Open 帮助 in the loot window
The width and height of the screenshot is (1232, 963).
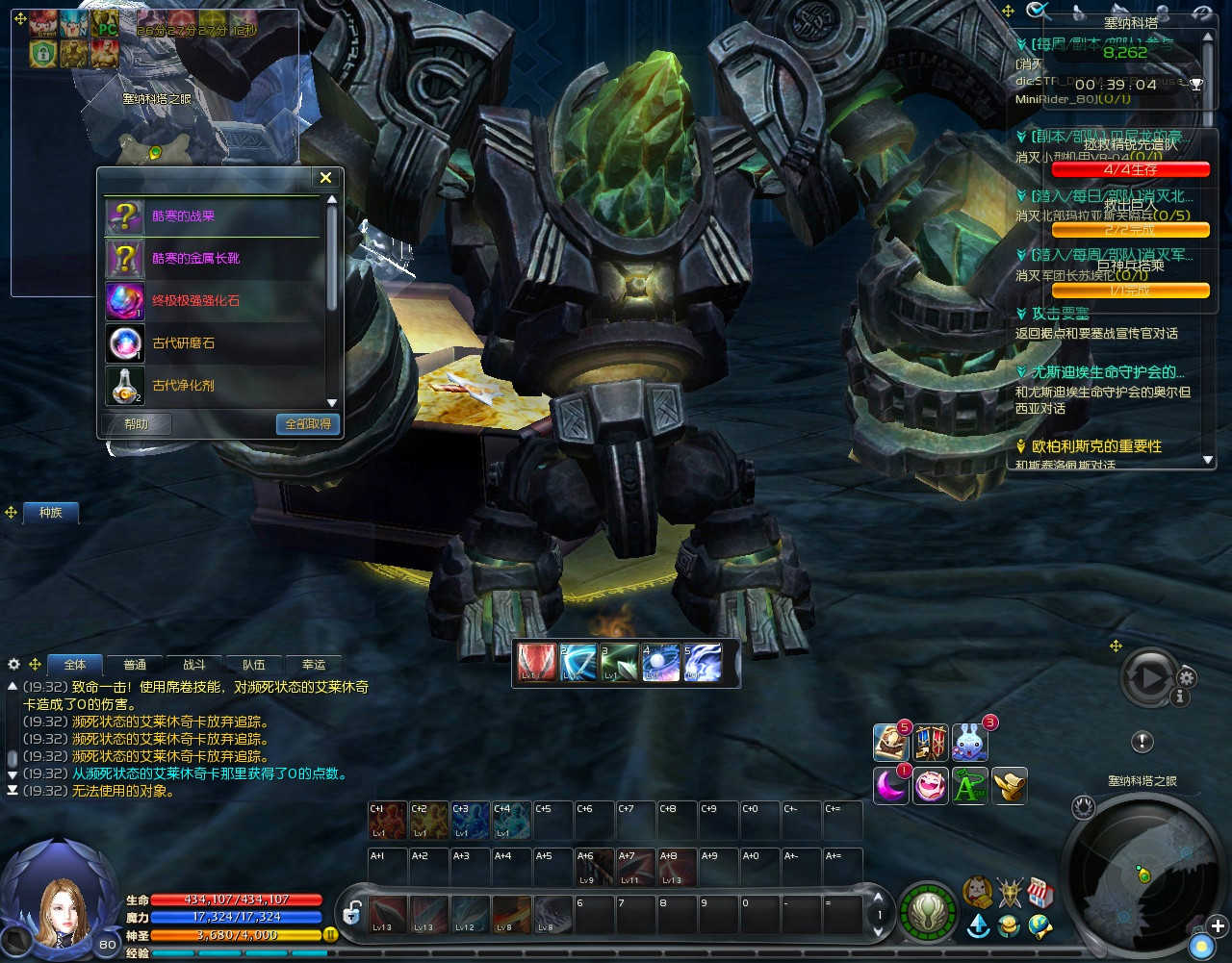(137, 424)
